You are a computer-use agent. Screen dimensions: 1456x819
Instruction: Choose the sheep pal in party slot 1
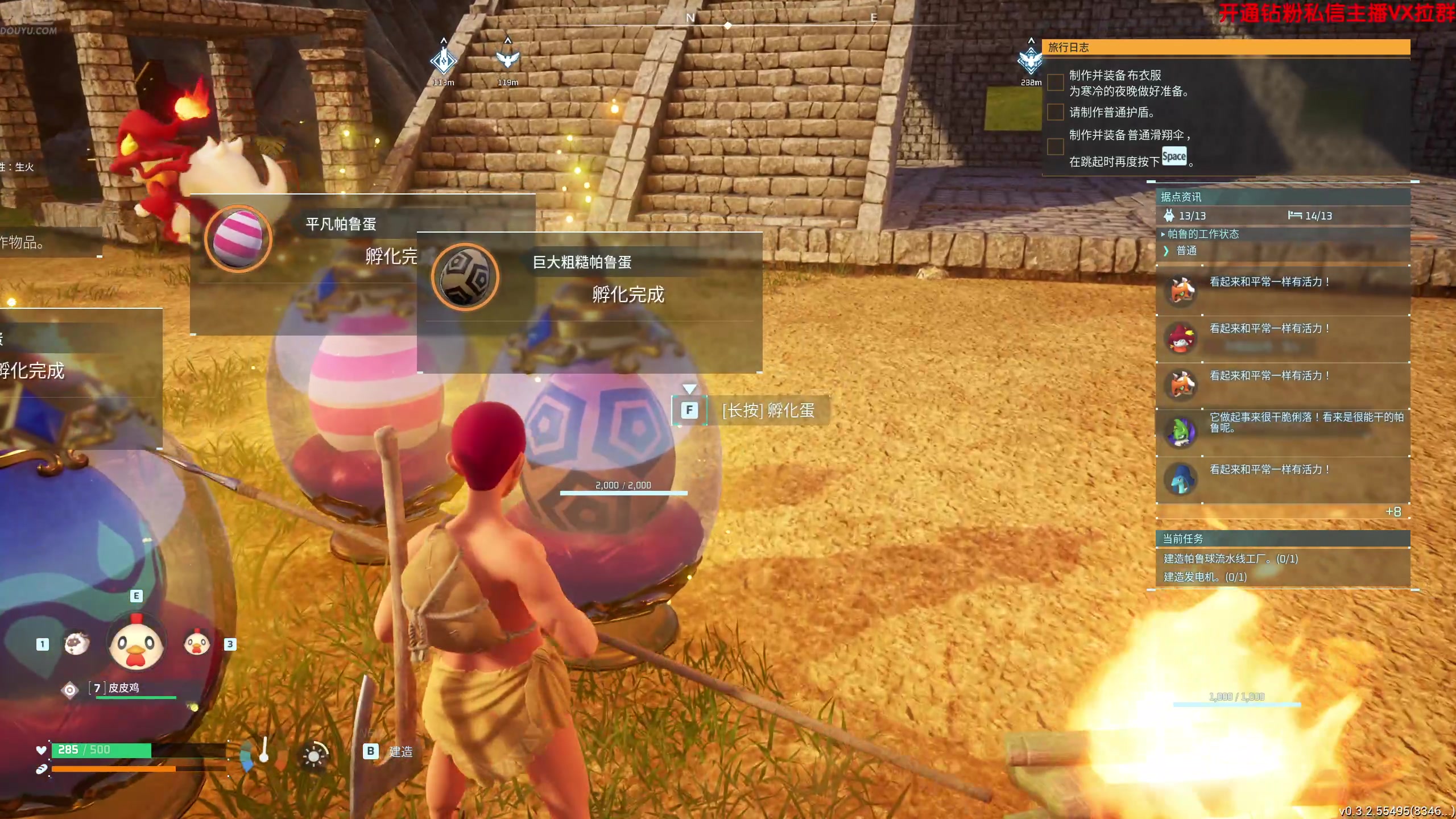pyautogui.click(x=77, y=644)
